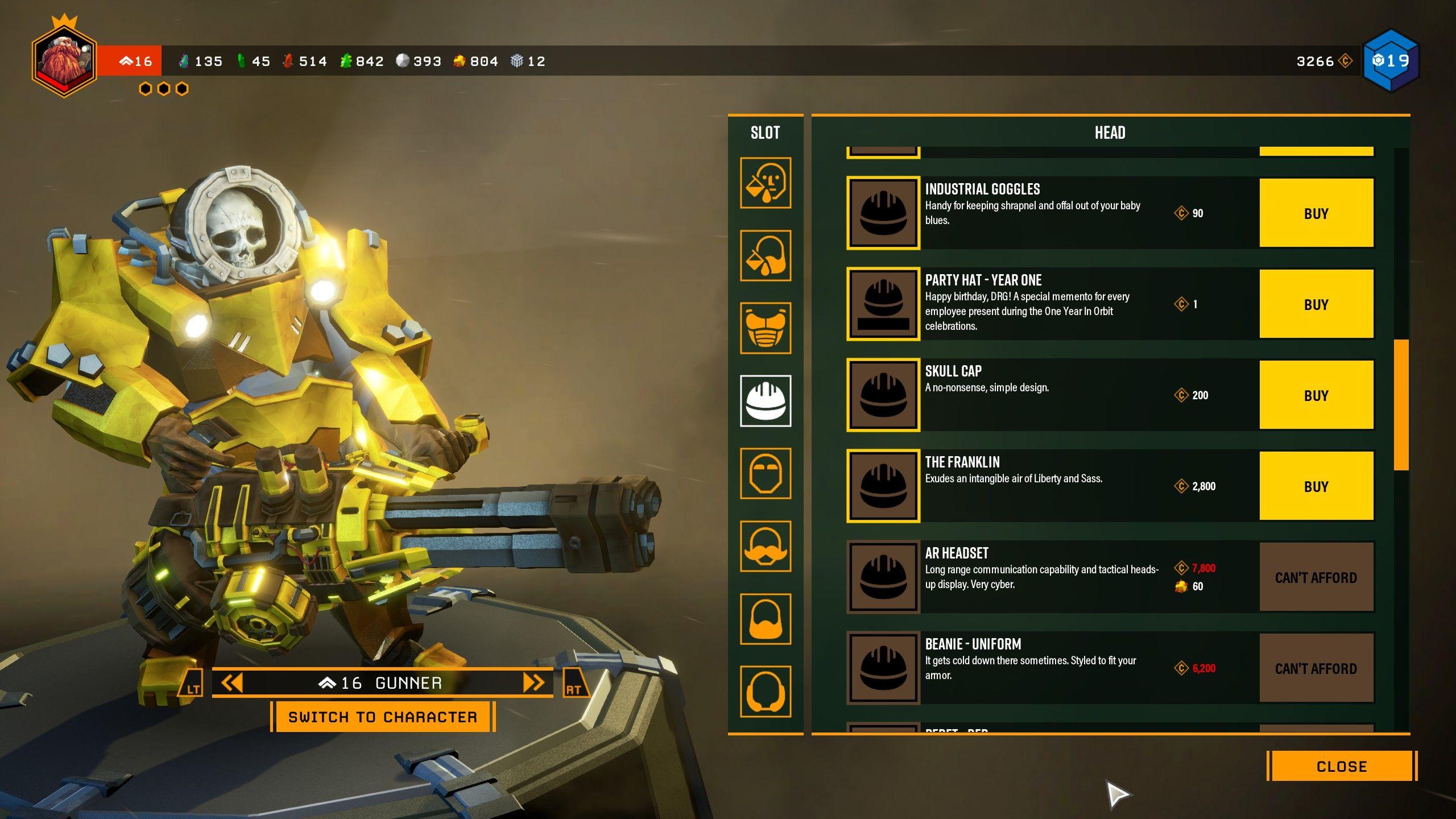Select the head paint slot icon
1456x819 pixels.
pos(765,183)
